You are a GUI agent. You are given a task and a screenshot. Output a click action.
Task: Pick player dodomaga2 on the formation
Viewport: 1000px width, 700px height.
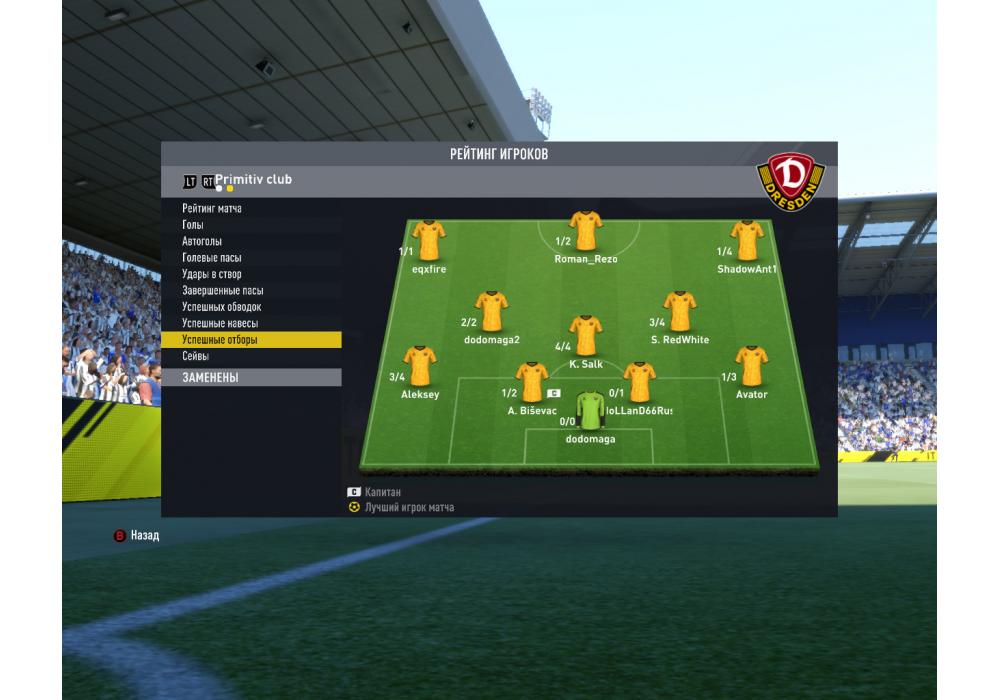pyautogui.click(x=491, y=312)
